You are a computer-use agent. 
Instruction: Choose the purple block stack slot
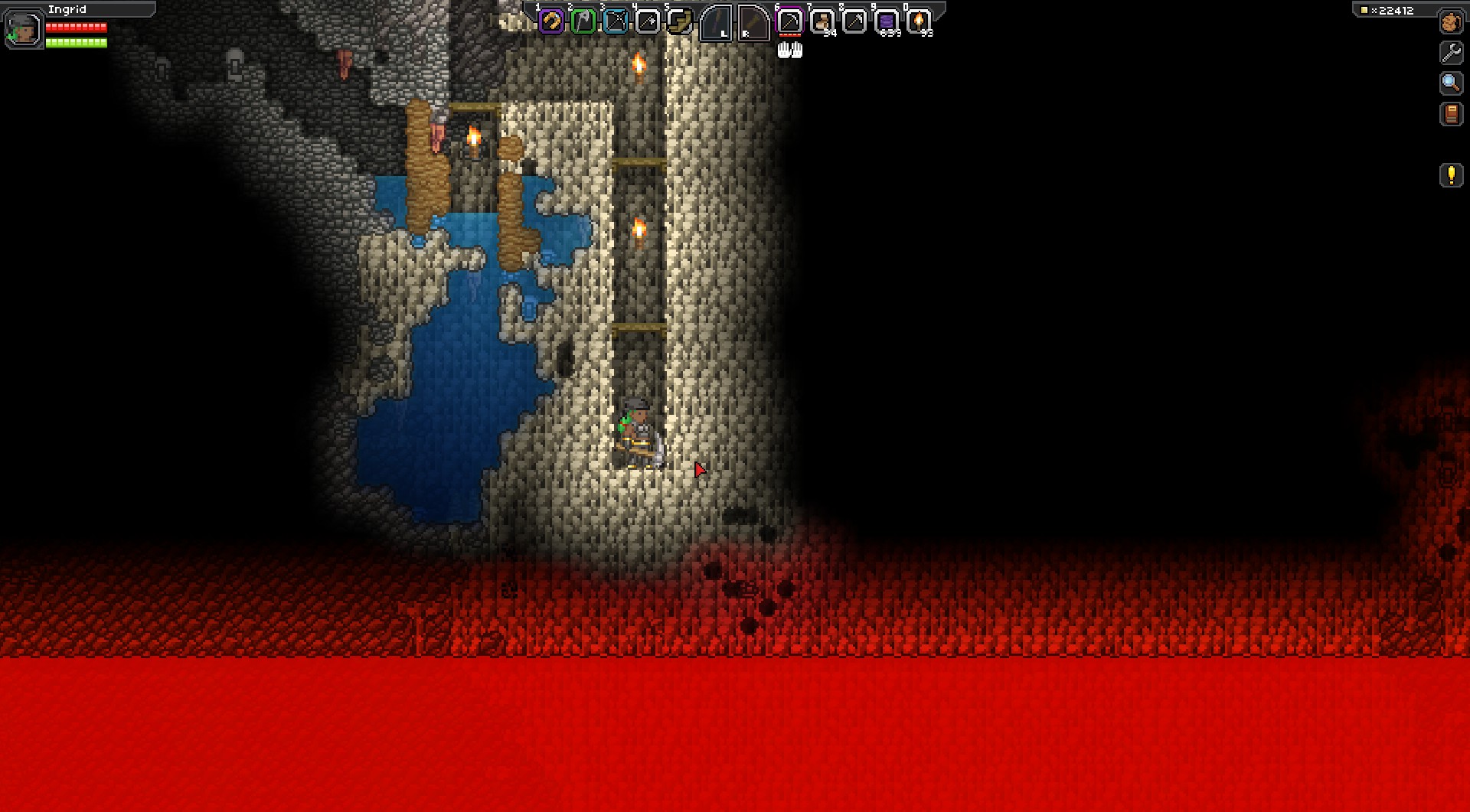(x=886, y=21)
